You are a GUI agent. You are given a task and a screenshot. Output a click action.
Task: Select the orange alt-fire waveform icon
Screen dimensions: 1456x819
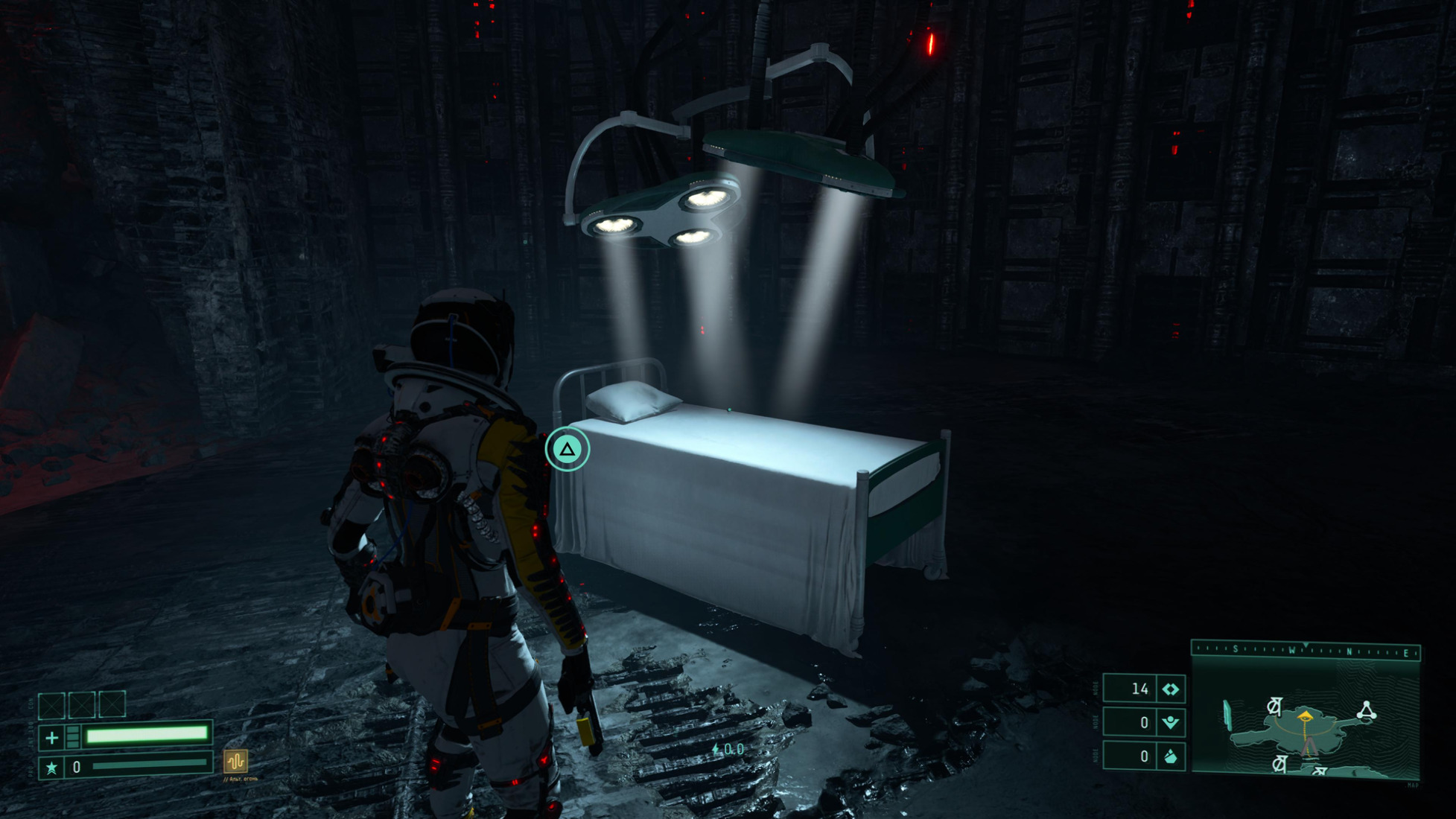[x=235, y=761]
